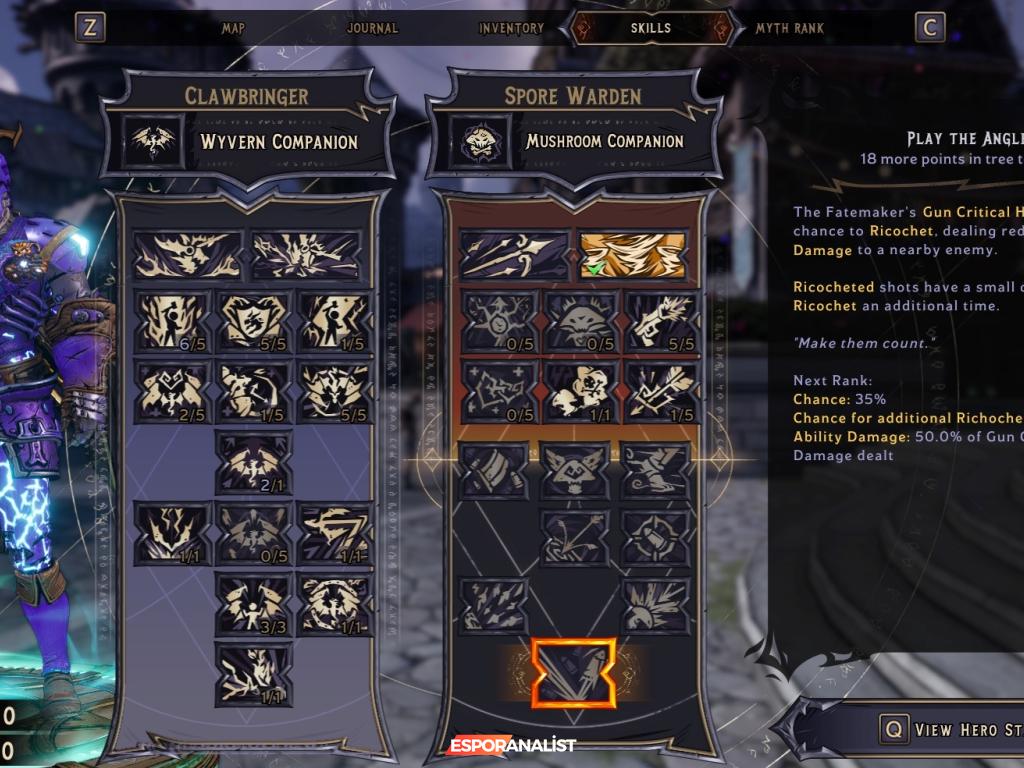Pick the Clawbringer skill showing 0/5
Screen dimensions: 1024x768
pyautogui.click(x=254, y=532)
